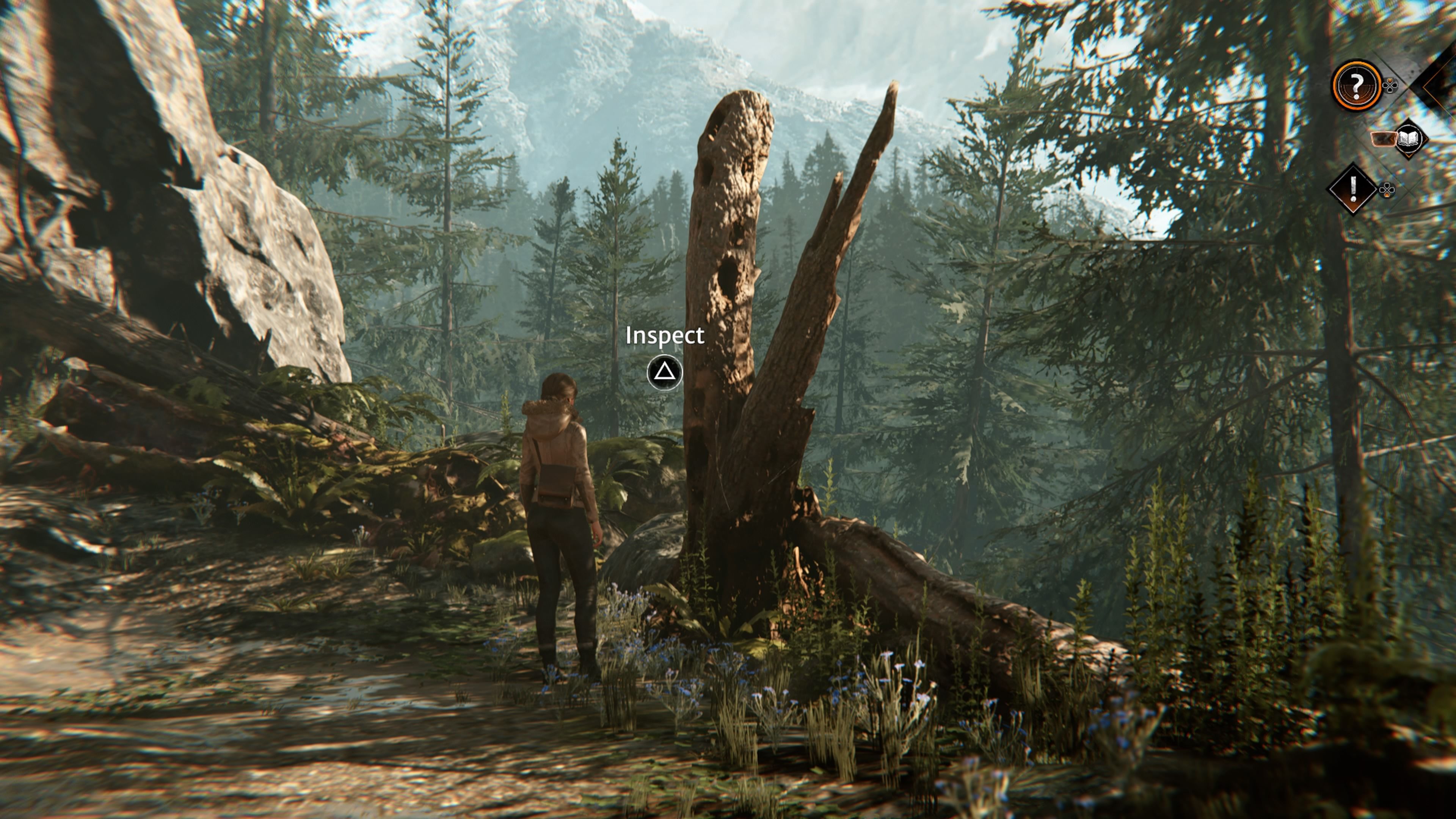The height and width of the screenshot is (819, 1456).
Task: Open the question mark hint icon
Action: (x=1357, y=86)
